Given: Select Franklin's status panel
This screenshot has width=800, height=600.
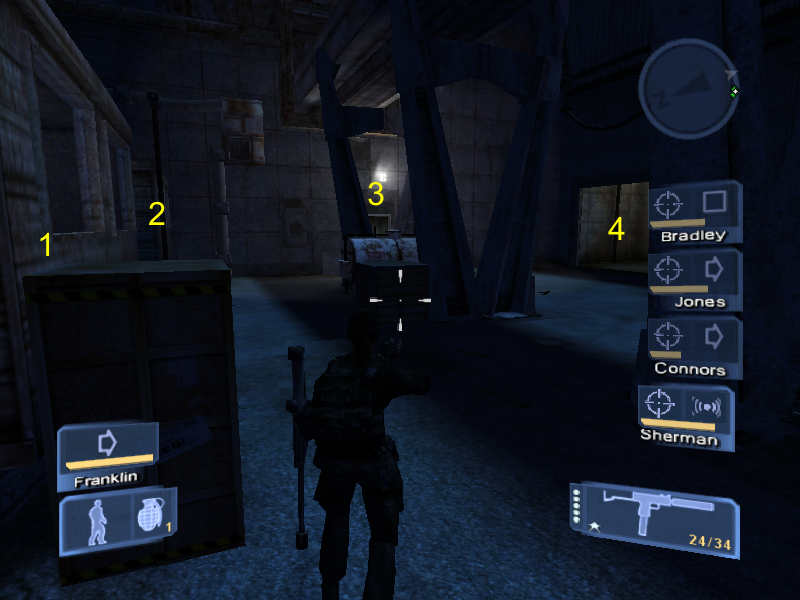Looking at the screenshot, I should (x=107, y=455).
